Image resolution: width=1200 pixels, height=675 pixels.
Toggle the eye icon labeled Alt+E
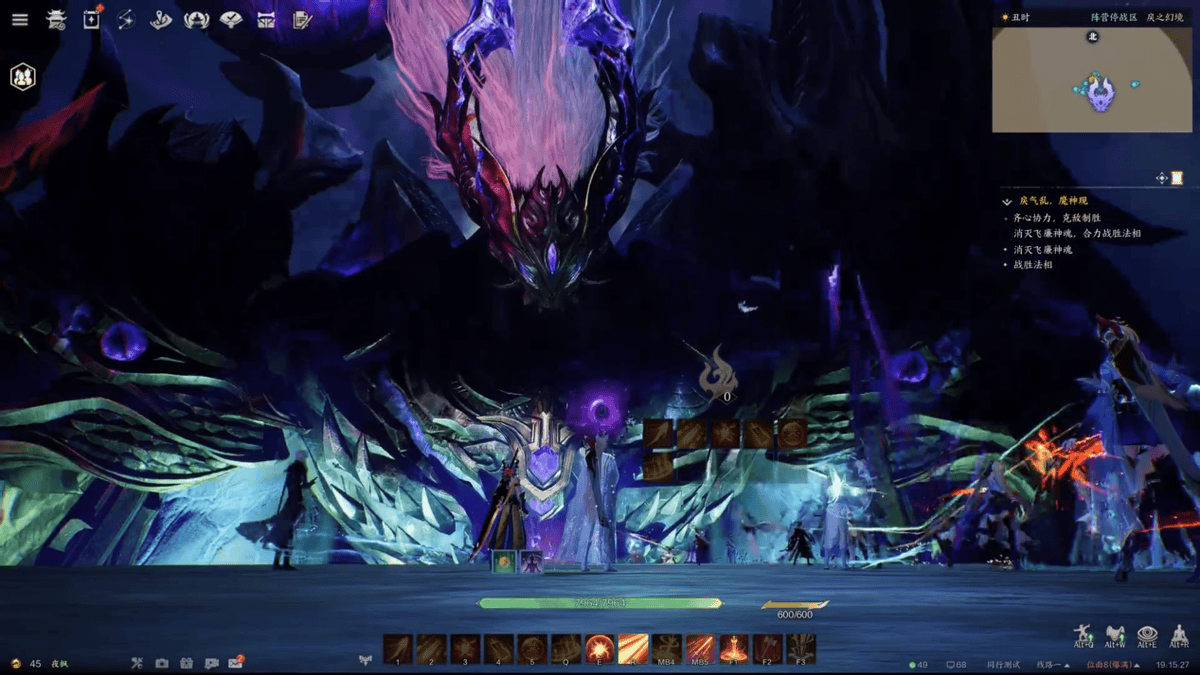click(x=1148, y=634)
